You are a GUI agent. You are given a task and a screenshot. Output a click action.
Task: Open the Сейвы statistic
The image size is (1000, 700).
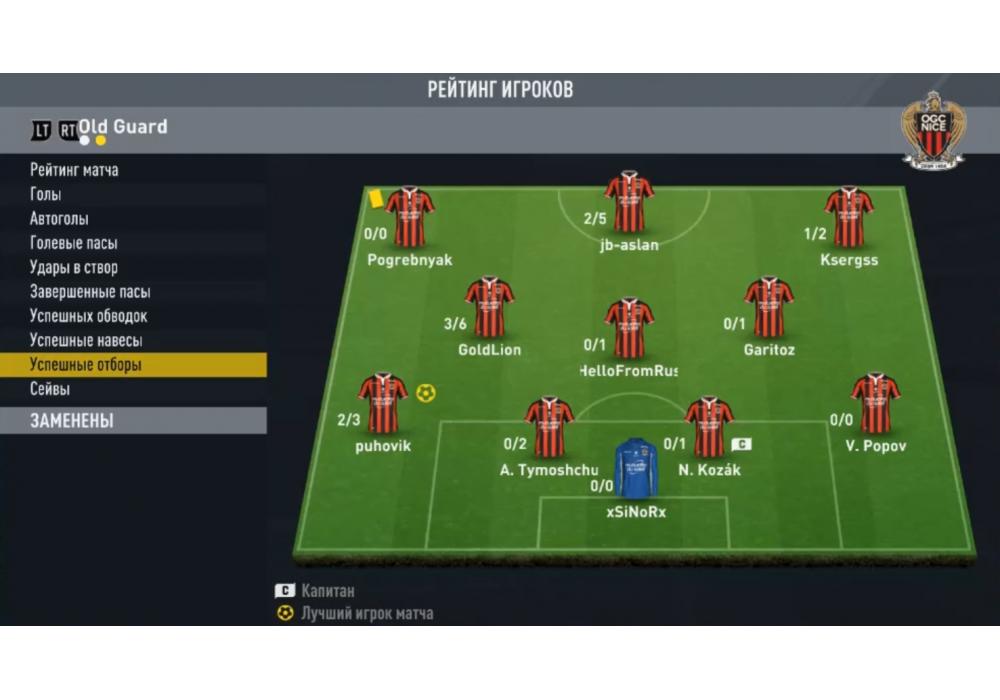[50, 389]
